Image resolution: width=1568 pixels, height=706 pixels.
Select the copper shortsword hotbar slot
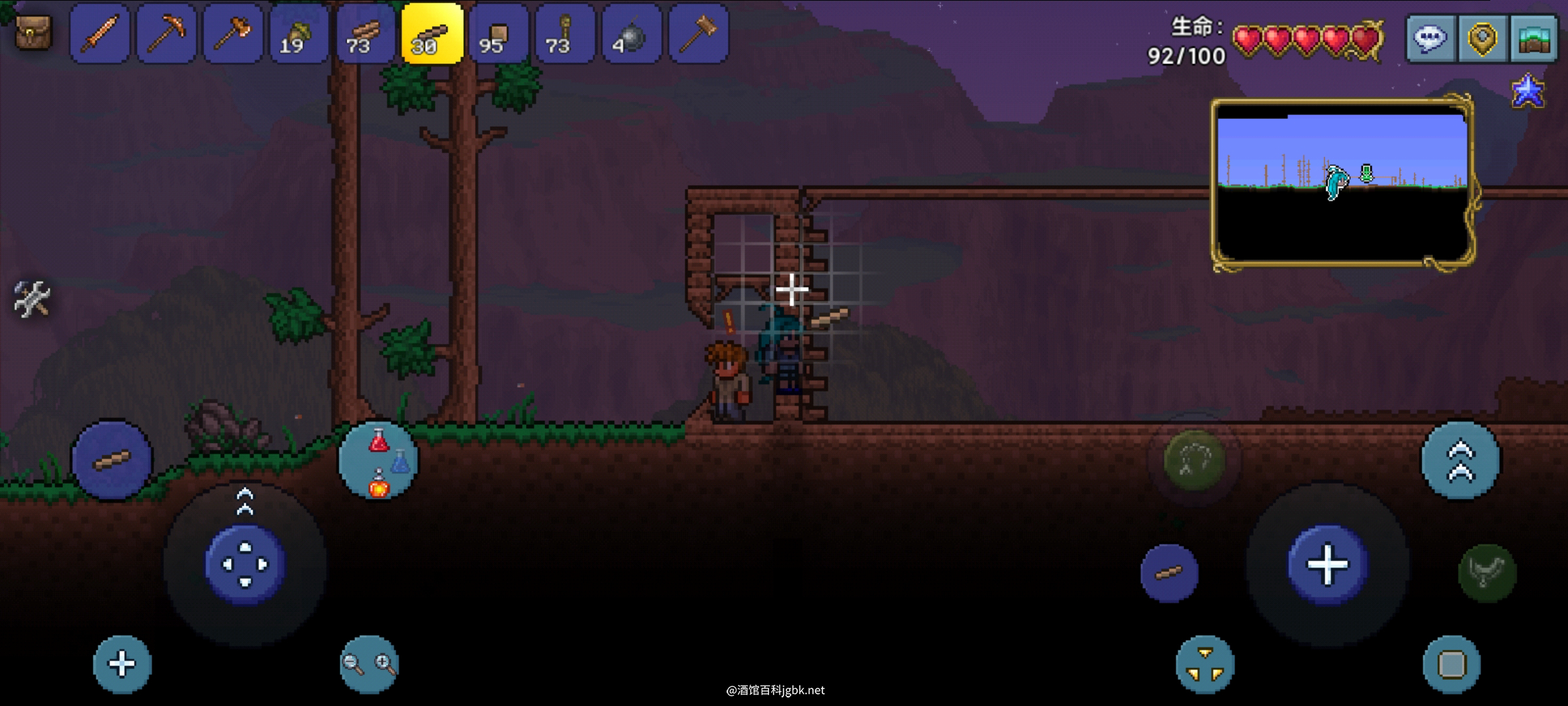pos(100,33)
